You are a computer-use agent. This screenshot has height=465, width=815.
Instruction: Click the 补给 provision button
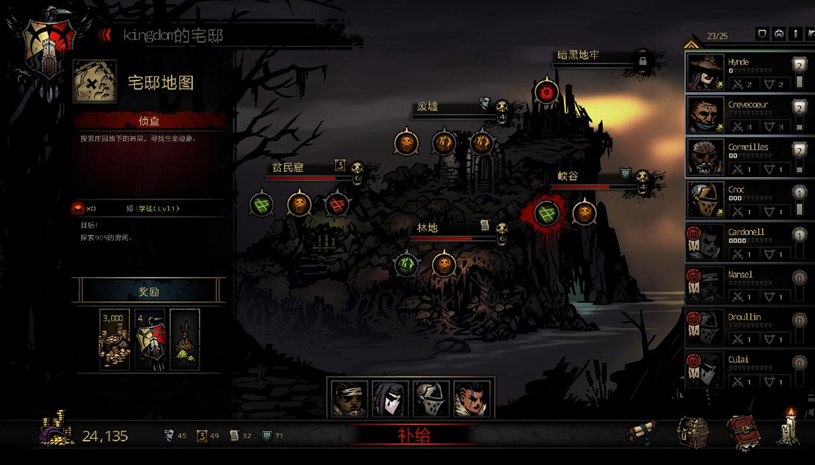point(414,435)
